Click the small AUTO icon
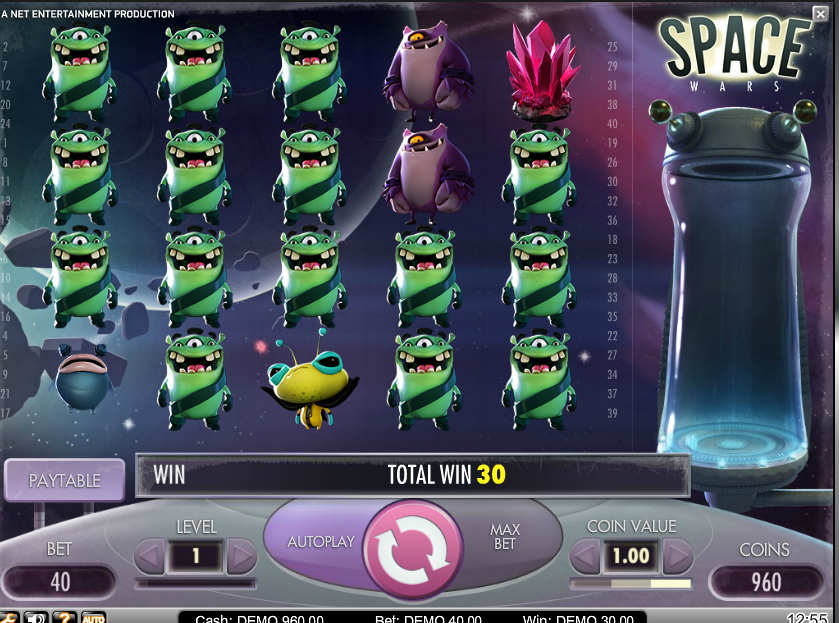 (x=93, y=618)
